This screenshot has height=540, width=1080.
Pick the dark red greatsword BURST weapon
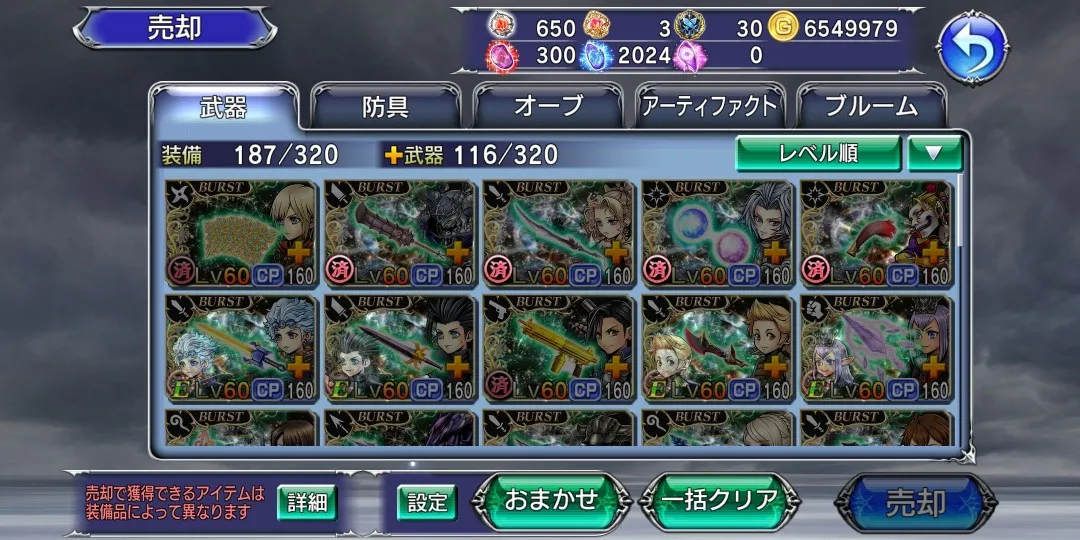coord(399,234)
